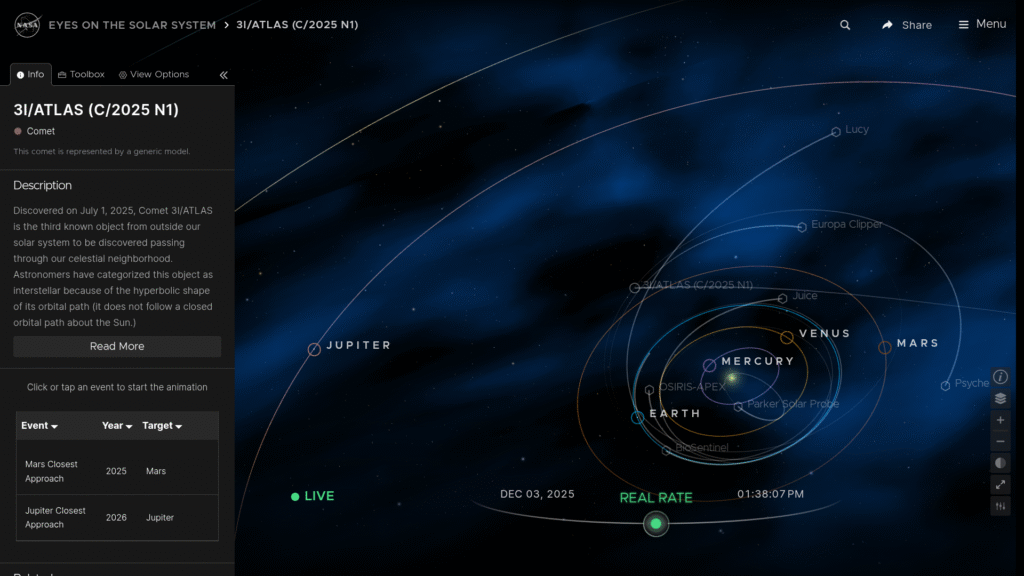Switch to the Toolbox tab
The height and width of the screenshot is (576, 1024).
[81, 74]
